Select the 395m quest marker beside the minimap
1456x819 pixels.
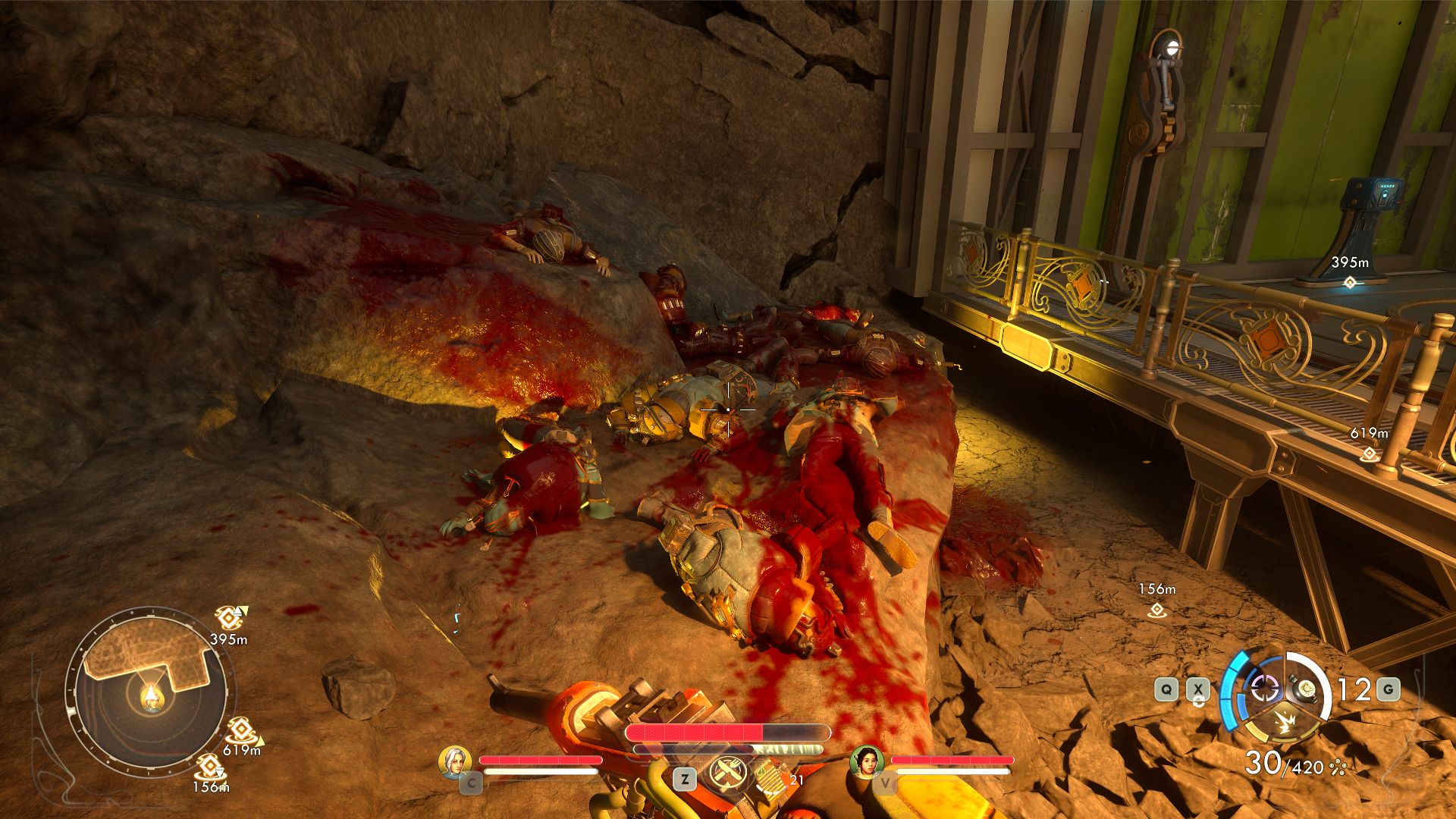click(228, 618)
